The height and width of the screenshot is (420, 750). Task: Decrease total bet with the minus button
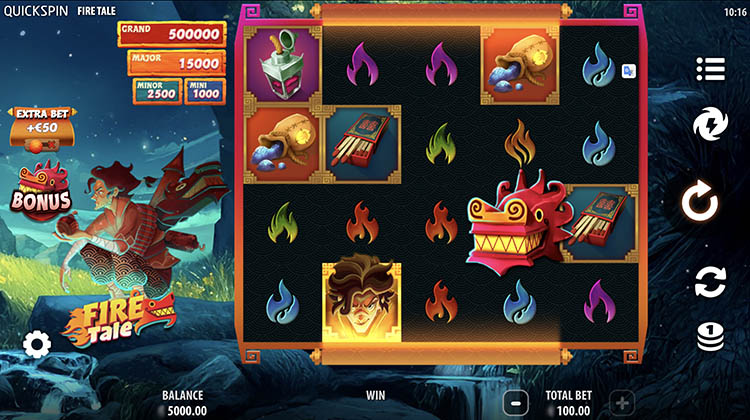click(514, 402)
